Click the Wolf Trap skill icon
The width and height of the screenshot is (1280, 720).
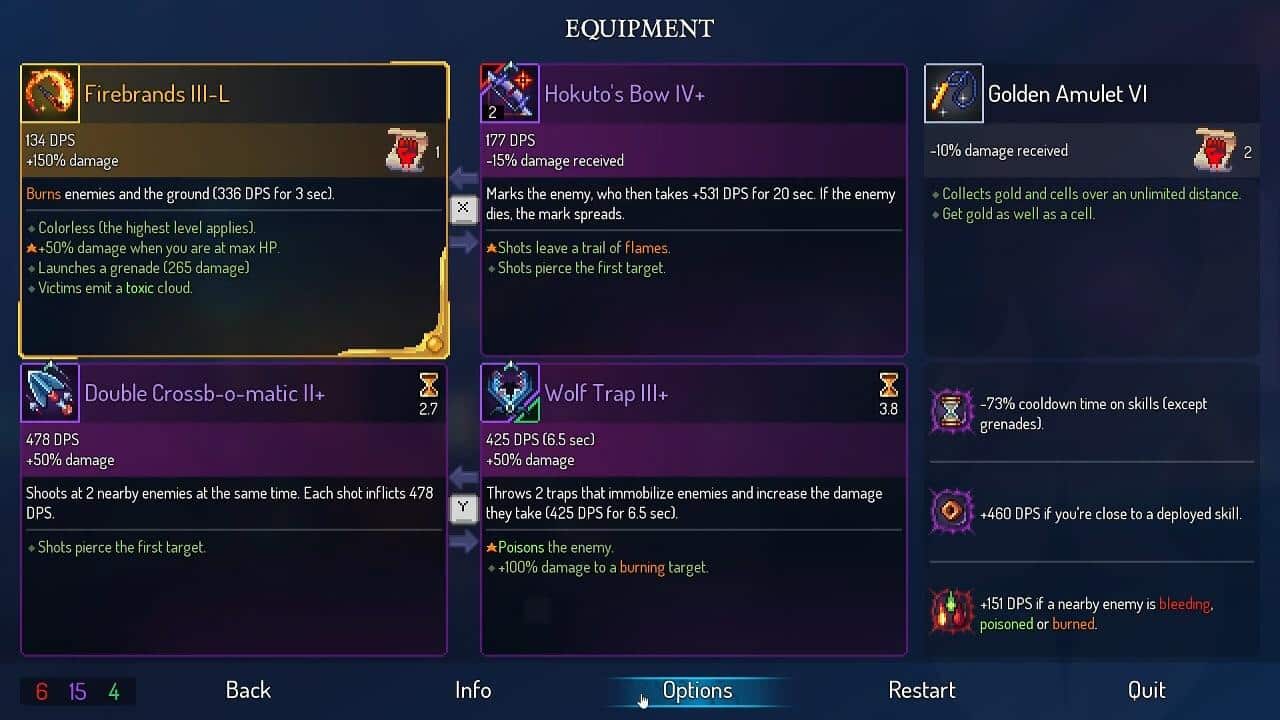click(x=510, y=393)
